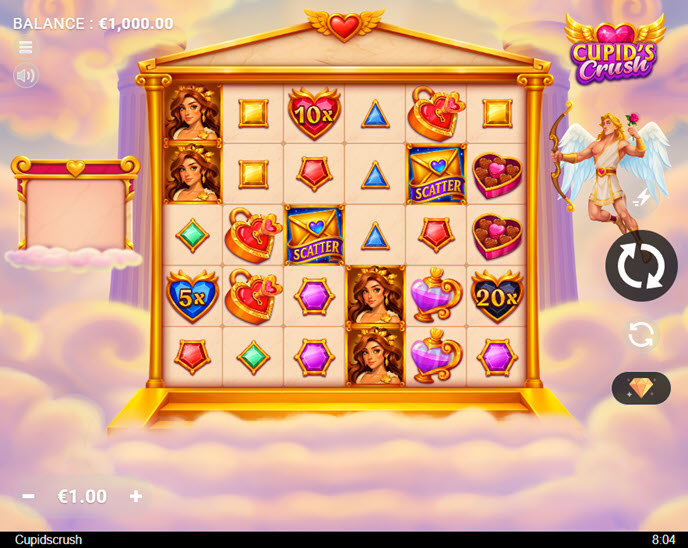Open the diamond bonus buy feature
The height and width of the screenshot is (548, 688).
pyautogui.click(x=641, y=388)
